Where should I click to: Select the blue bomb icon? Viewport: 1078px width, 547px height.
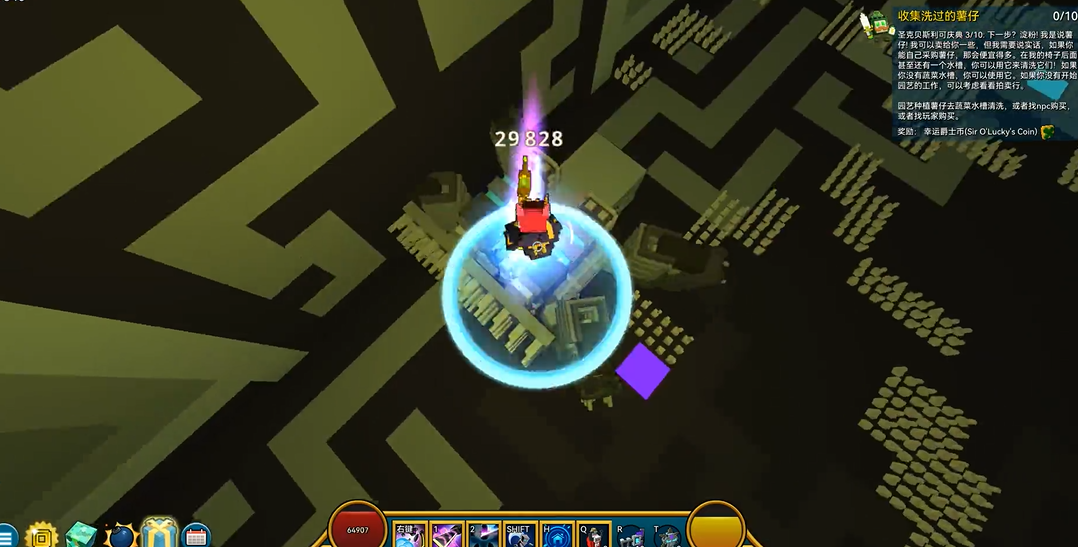[x=121, y=537]
